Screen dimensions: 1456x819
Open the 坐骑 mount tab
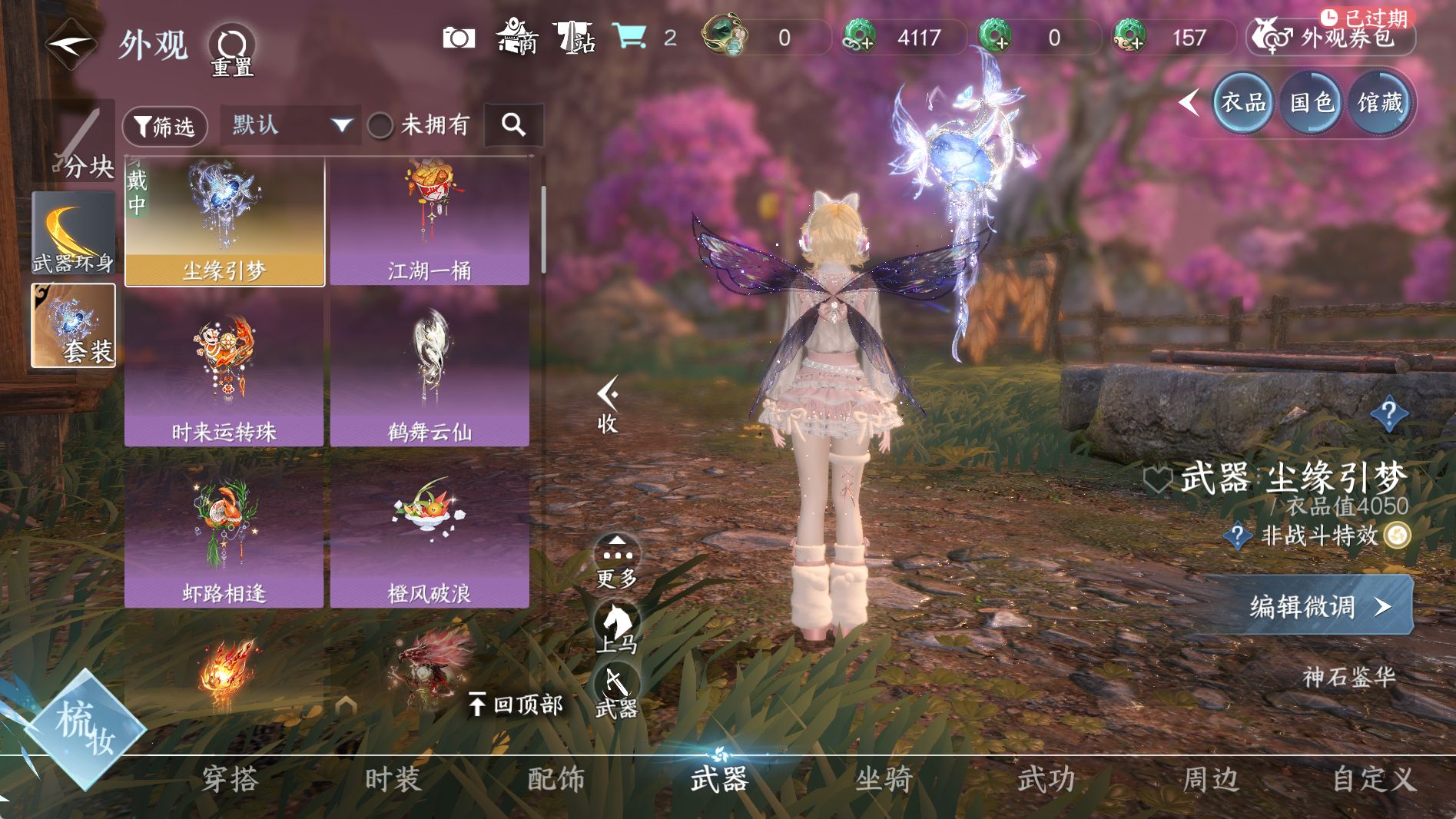883,779
